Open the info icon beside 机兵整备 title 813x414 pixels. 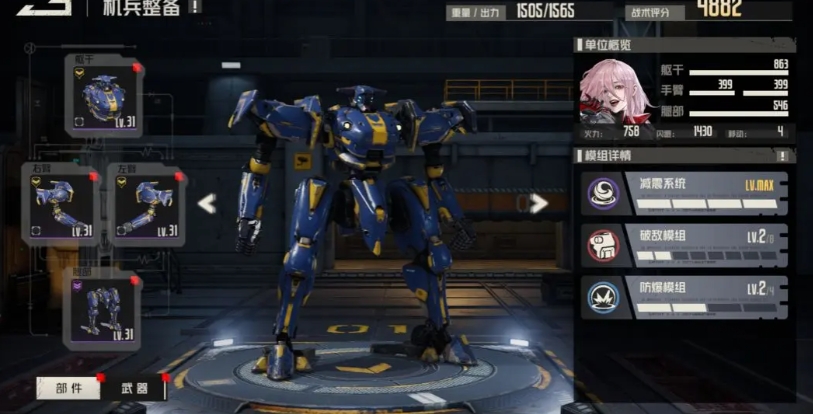pyautogui.click(x=194, y=6)
